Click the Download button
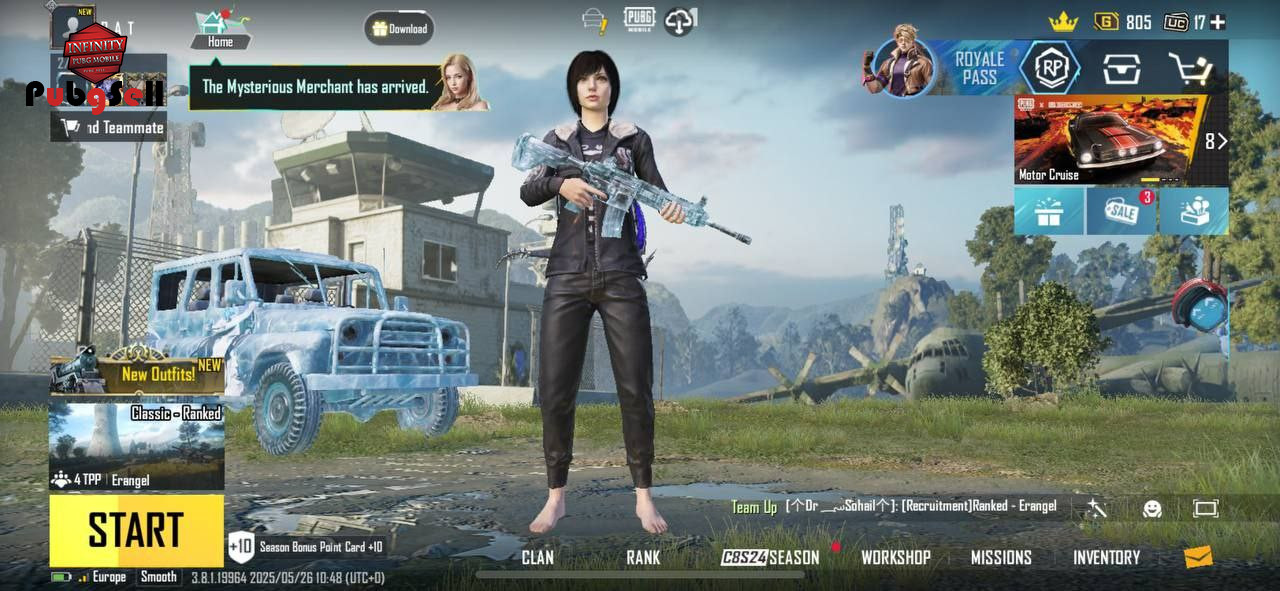The width and height of the screenshot is (1280, 591). click(x=399, y=29)
